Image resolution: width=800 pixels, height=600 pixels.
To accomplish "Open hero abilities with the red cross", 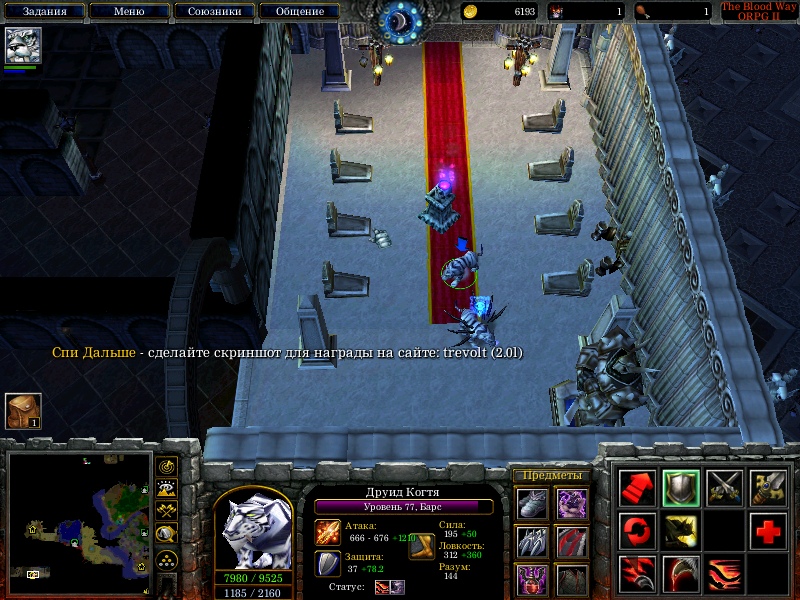I will point(768,531).
